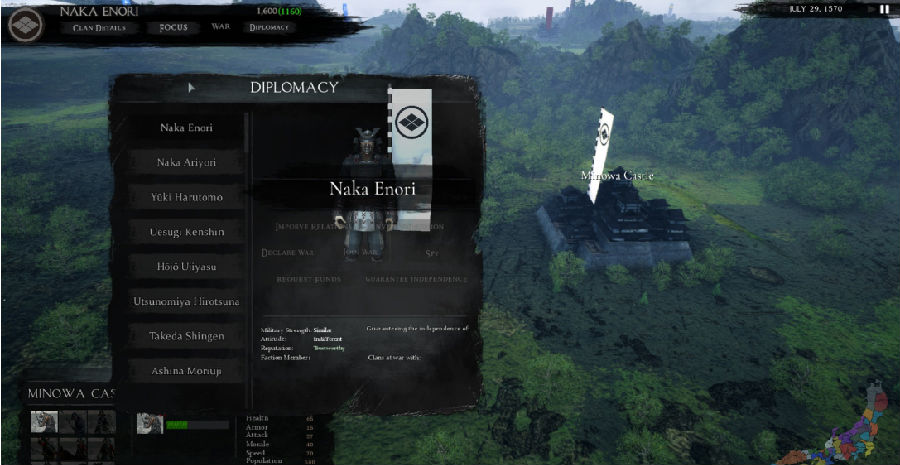Select Takeda Shingen in the diplomacy list
The height and width of the screenshot is (465, 900).
187,336
